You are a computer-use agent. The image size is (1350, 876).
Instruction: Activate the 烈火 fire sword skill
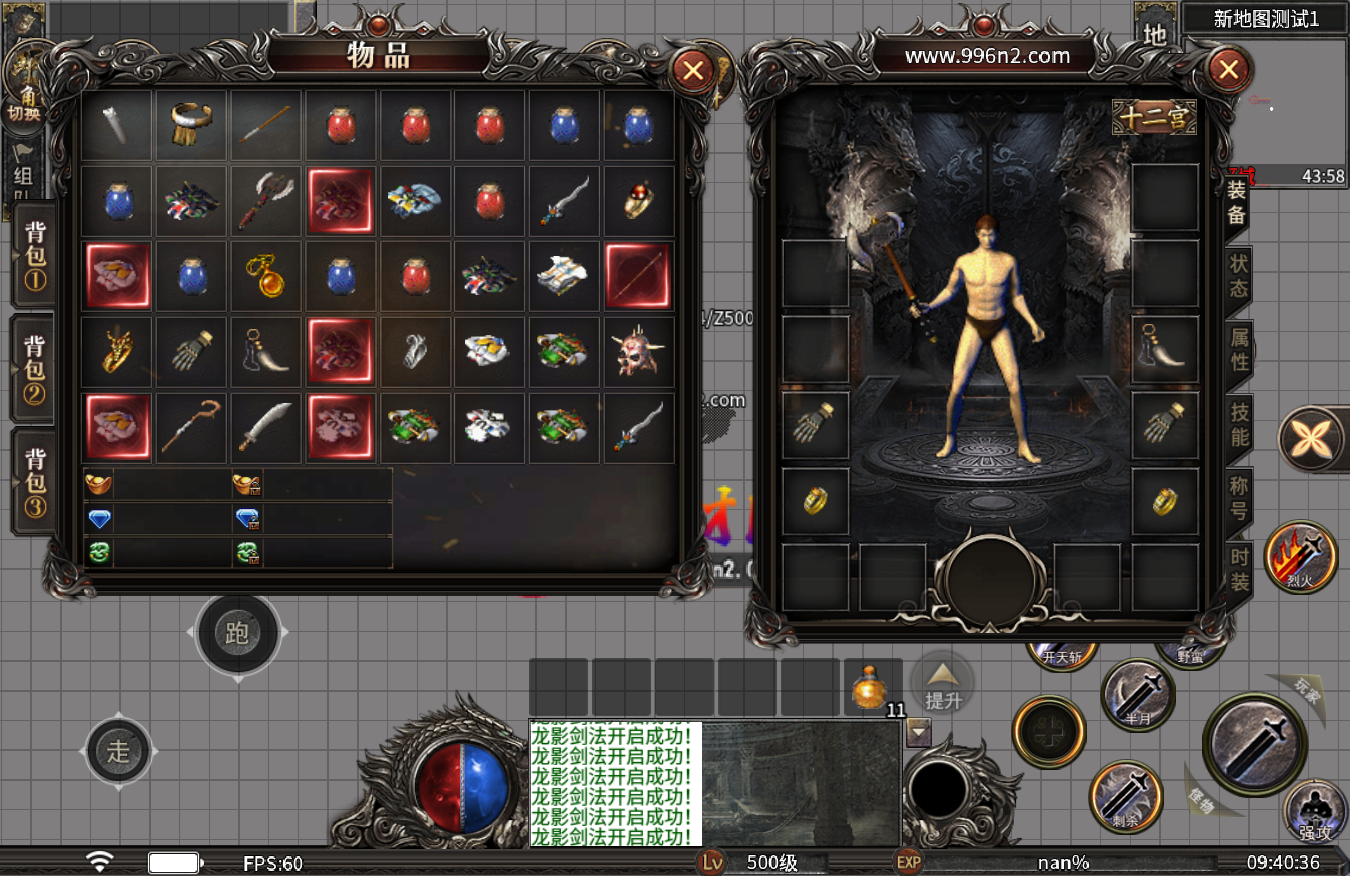tap(1299, 558)
